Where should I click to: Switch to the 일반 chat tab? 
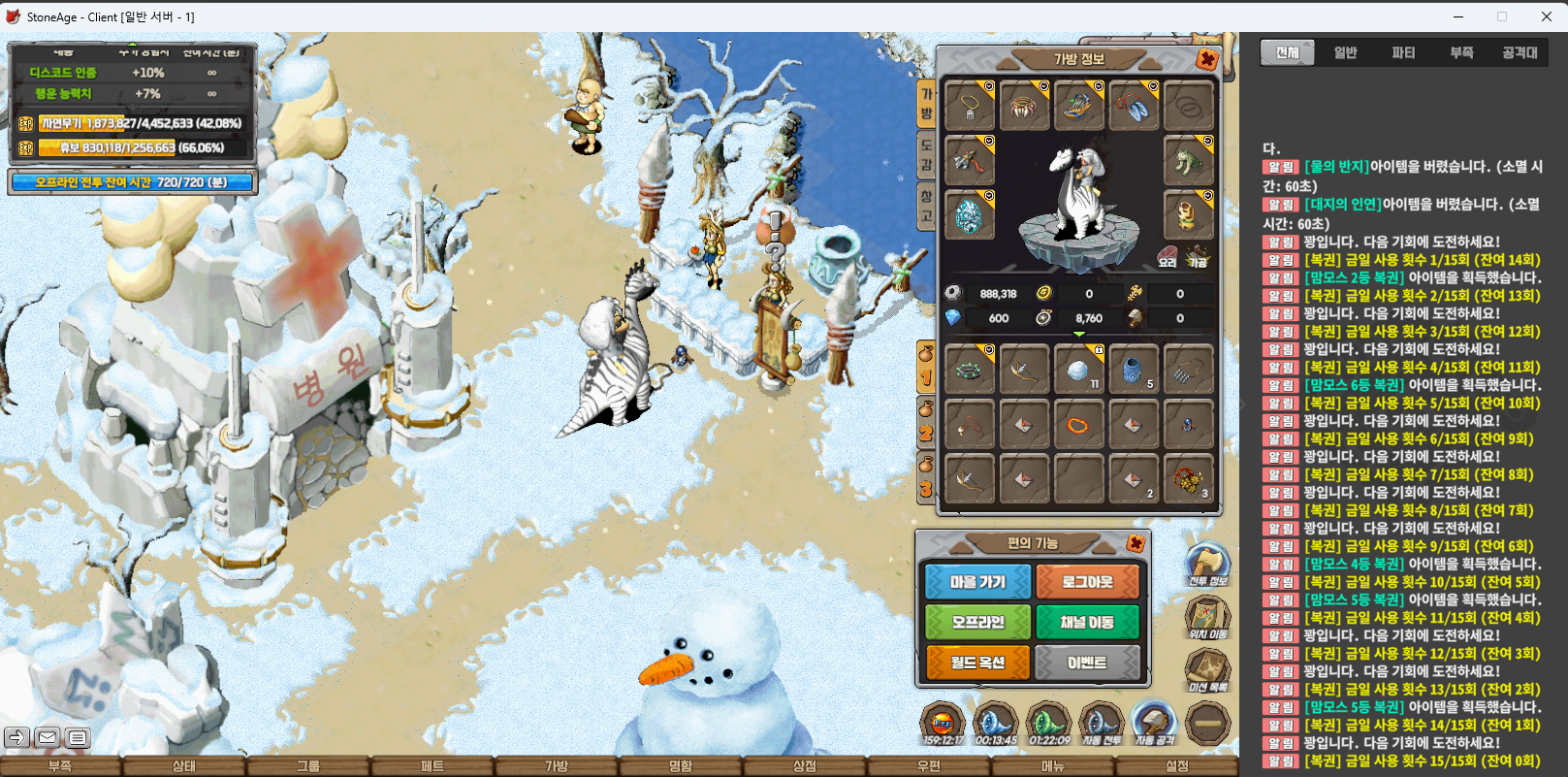[1345, 52]
